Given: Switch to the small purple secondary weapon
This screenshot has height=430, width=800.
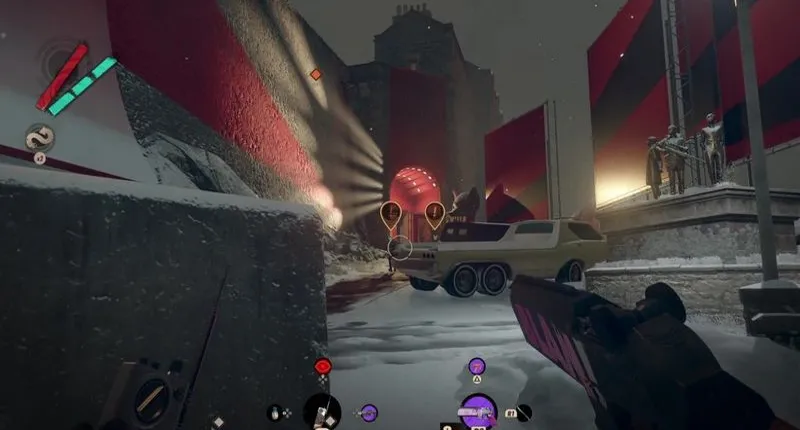Looking at the screenshot, I should click(x=369, y=411).
